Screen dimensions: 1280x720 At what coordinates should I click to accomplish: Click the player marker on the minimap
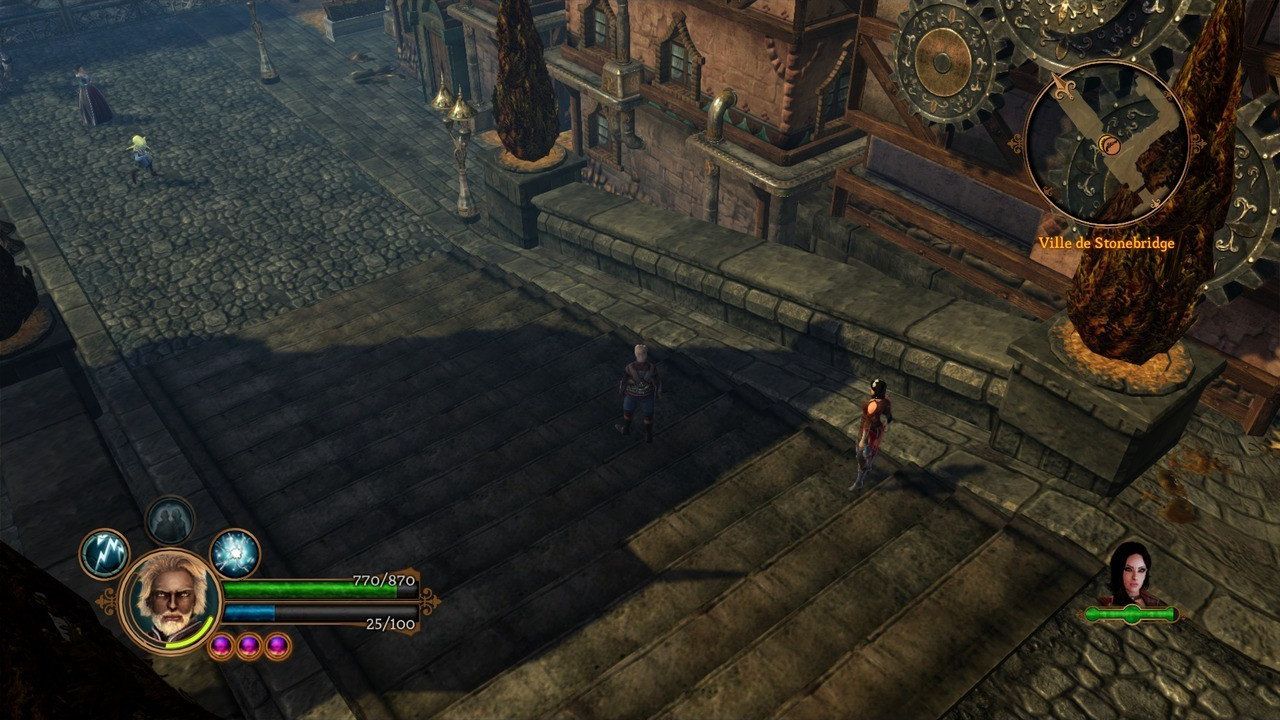coord(1109,144)
